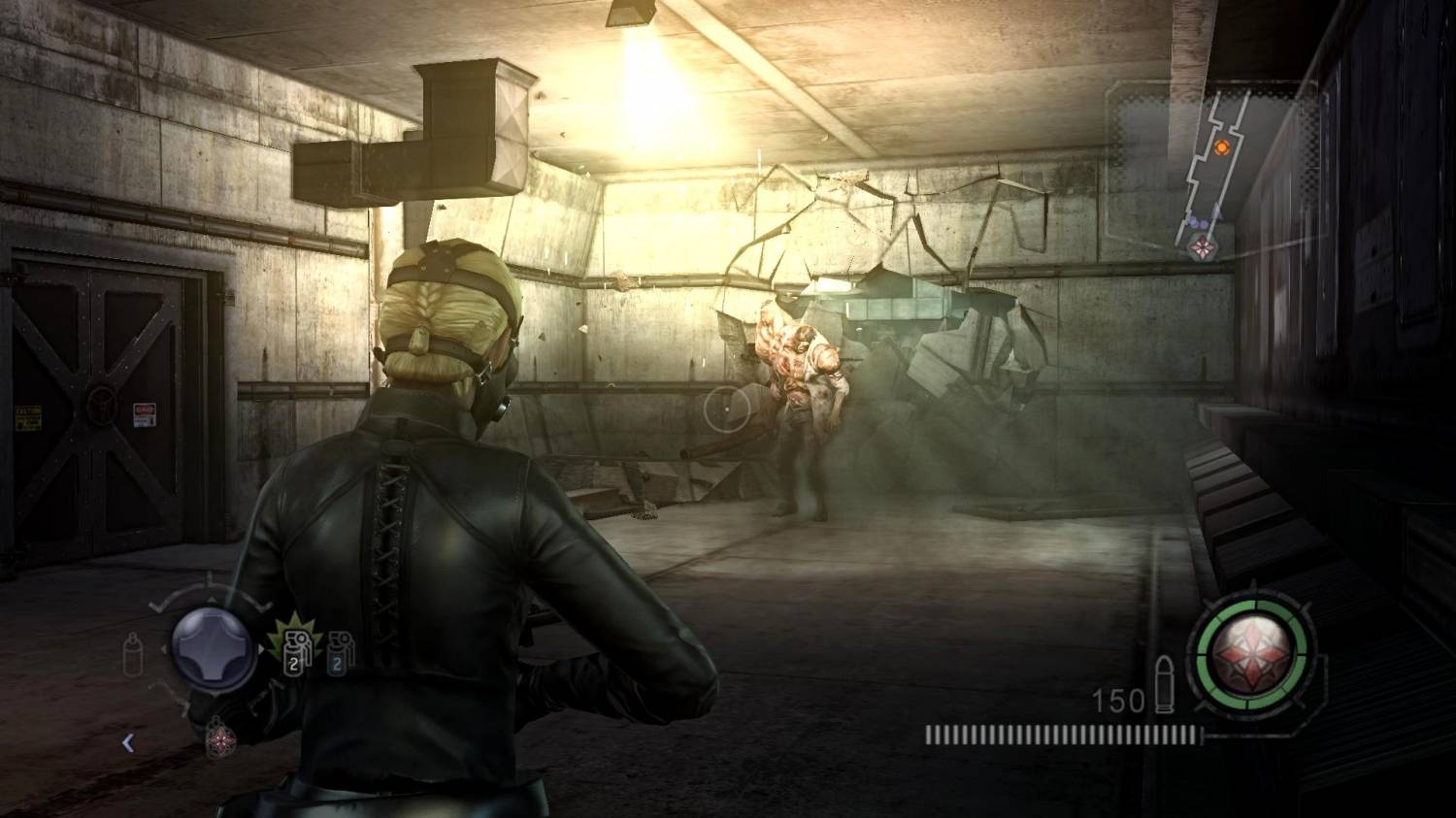Click the Umbrella player marker on the minimap
This screenshot has width=1456, height=818.
pos(1203,246)
